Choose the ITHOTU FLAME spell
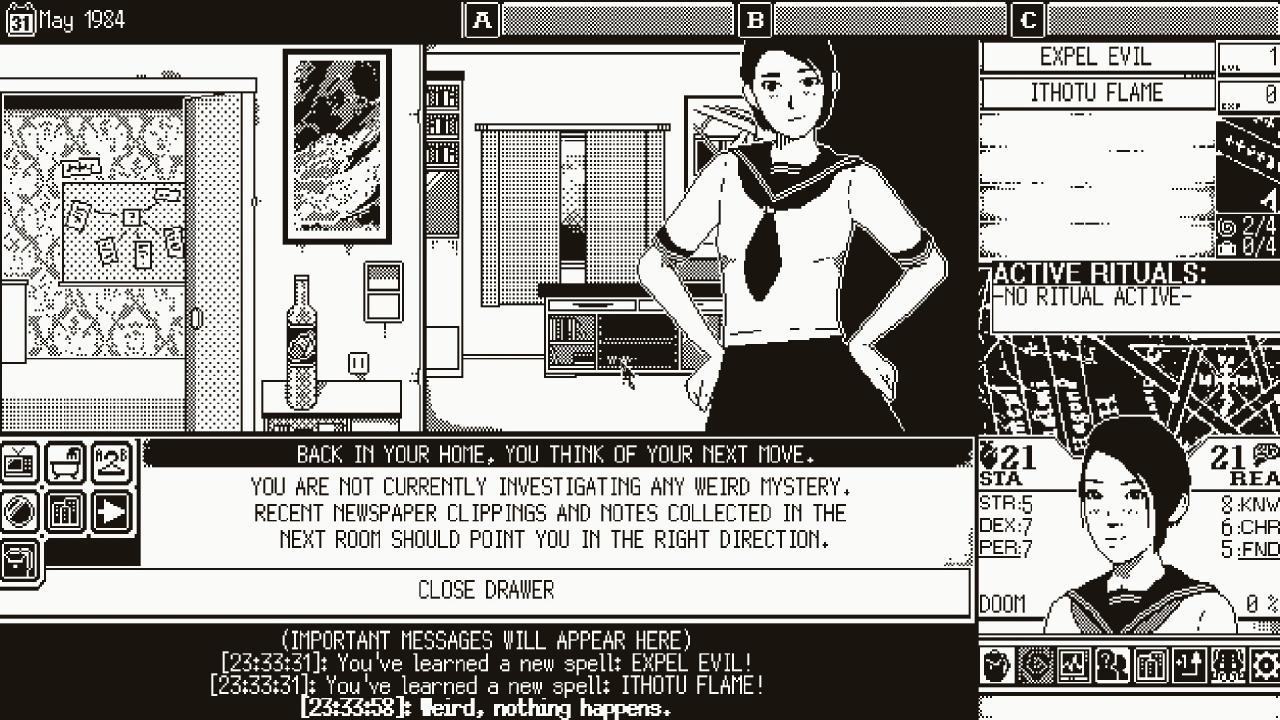This screenshot has width=1280, height=720. (1096, 93)
